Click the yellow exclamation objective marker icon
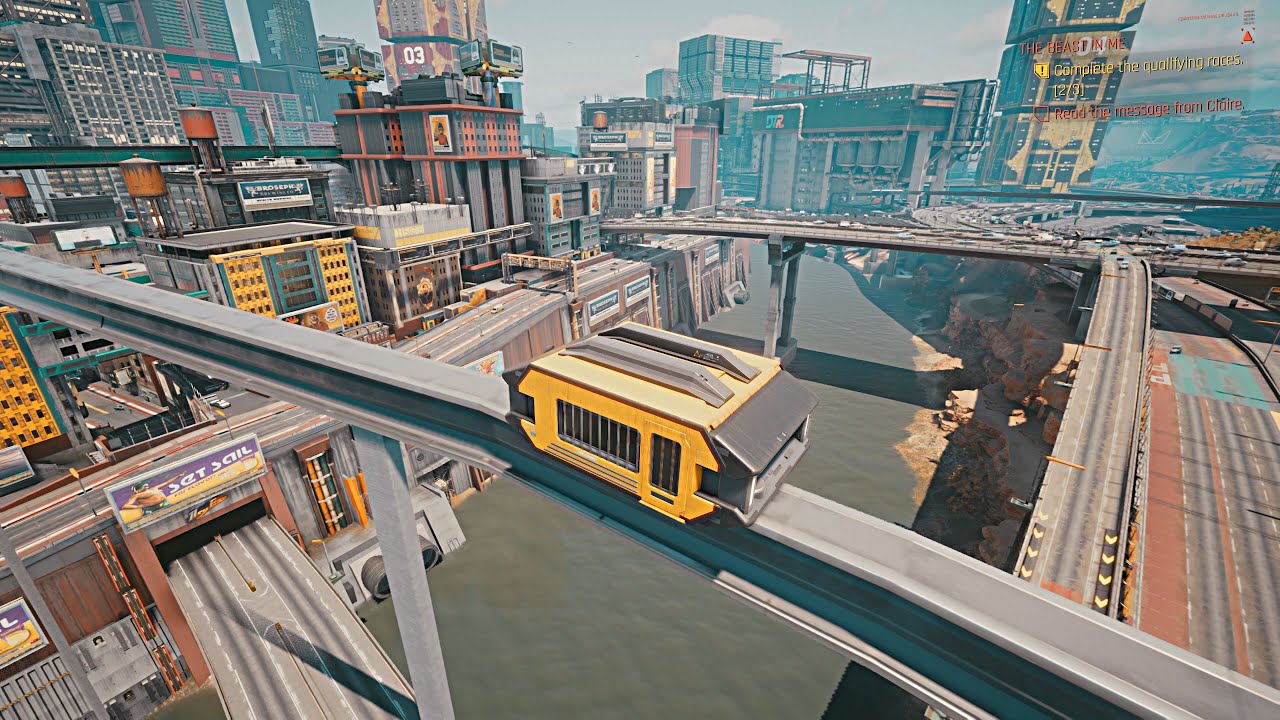Screen dimensions: 1280x720 1043,72
